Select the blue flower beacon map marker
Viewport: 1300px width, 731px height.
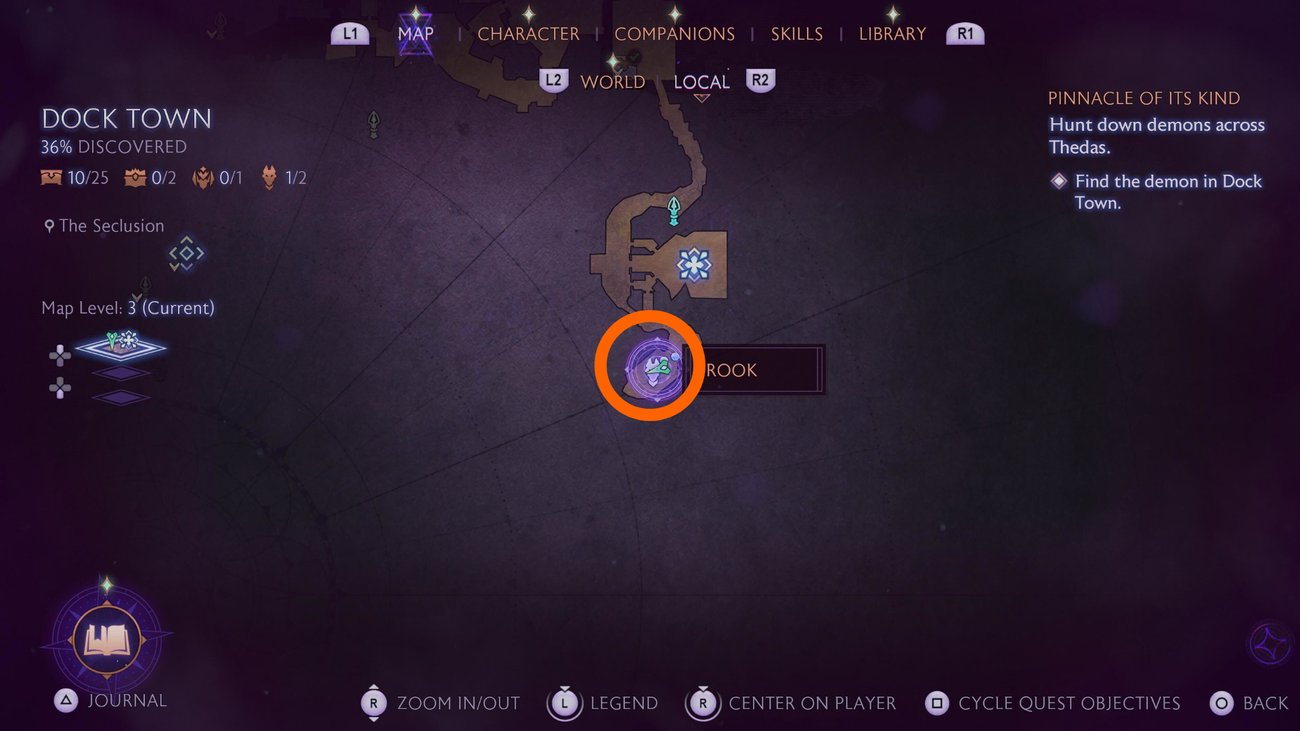[x=693, y=264]
